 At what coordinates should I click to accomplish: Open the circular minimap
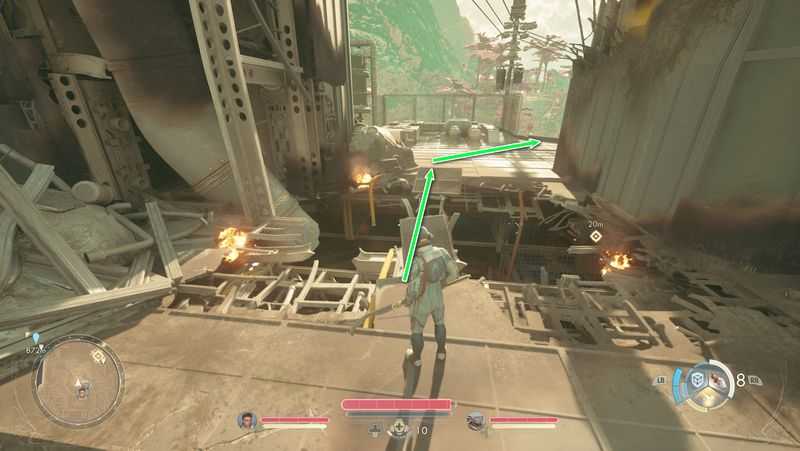pyautogui.click(x=78, y=381)
